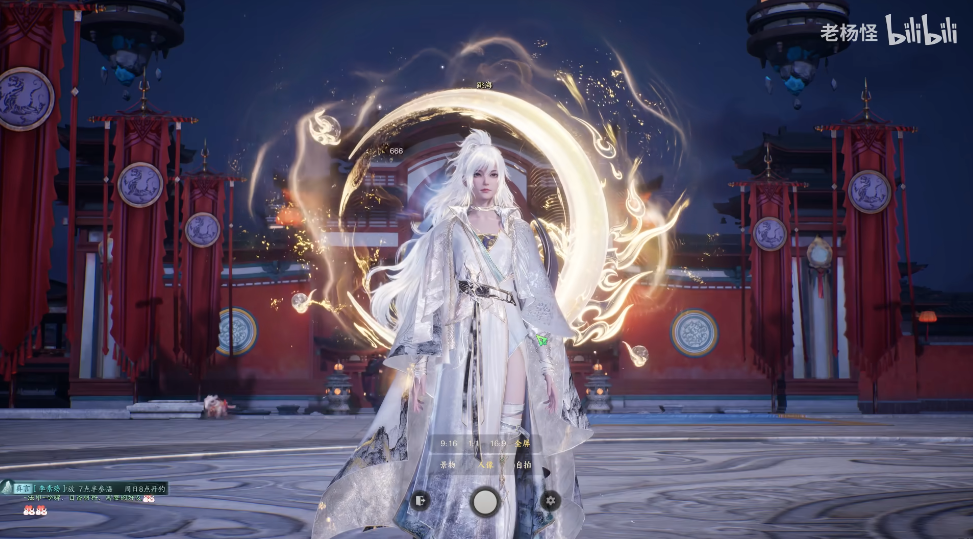The width and height of the screenshot is (973, 539).
Task: Select the 9:16 aspect ratio
Action: [449, 442]
